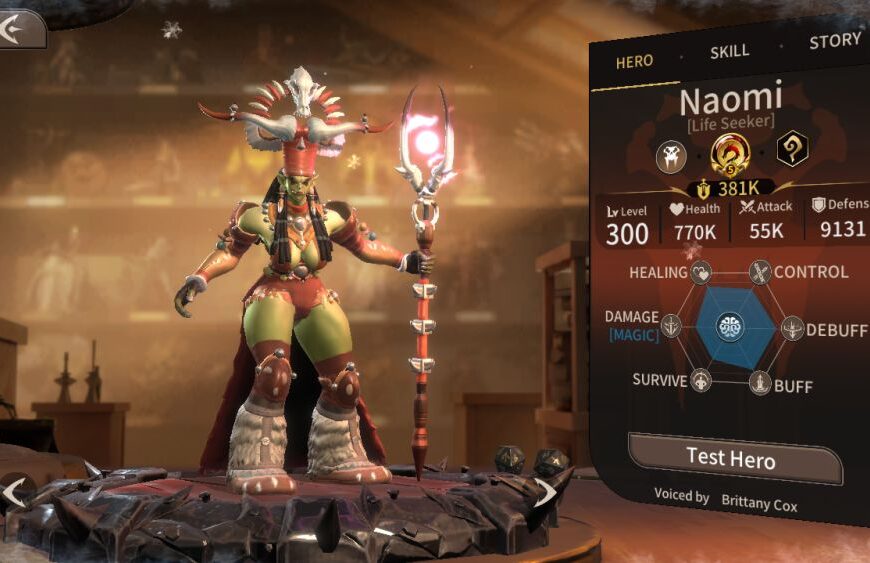This screenshot has width=870, height=563.
Task: Click the Test Hero button
Action: pos(731,458)
